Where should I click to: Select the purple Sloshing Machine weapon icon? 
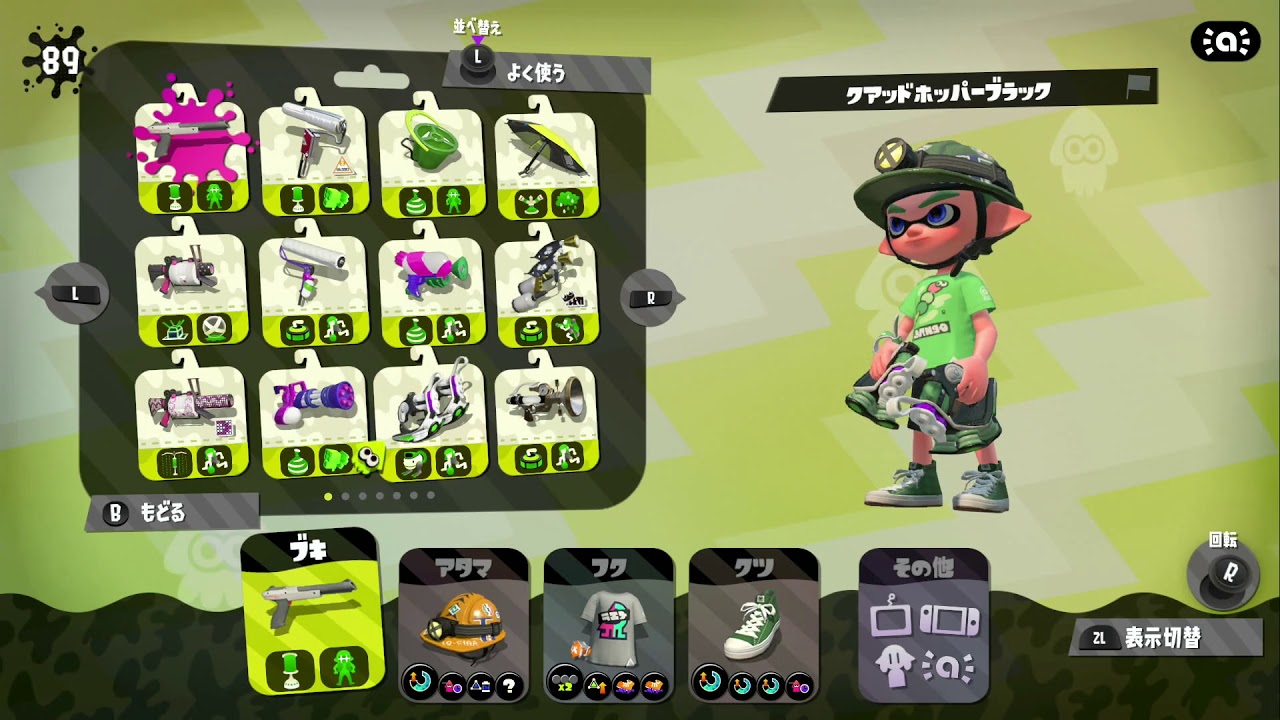315,410
